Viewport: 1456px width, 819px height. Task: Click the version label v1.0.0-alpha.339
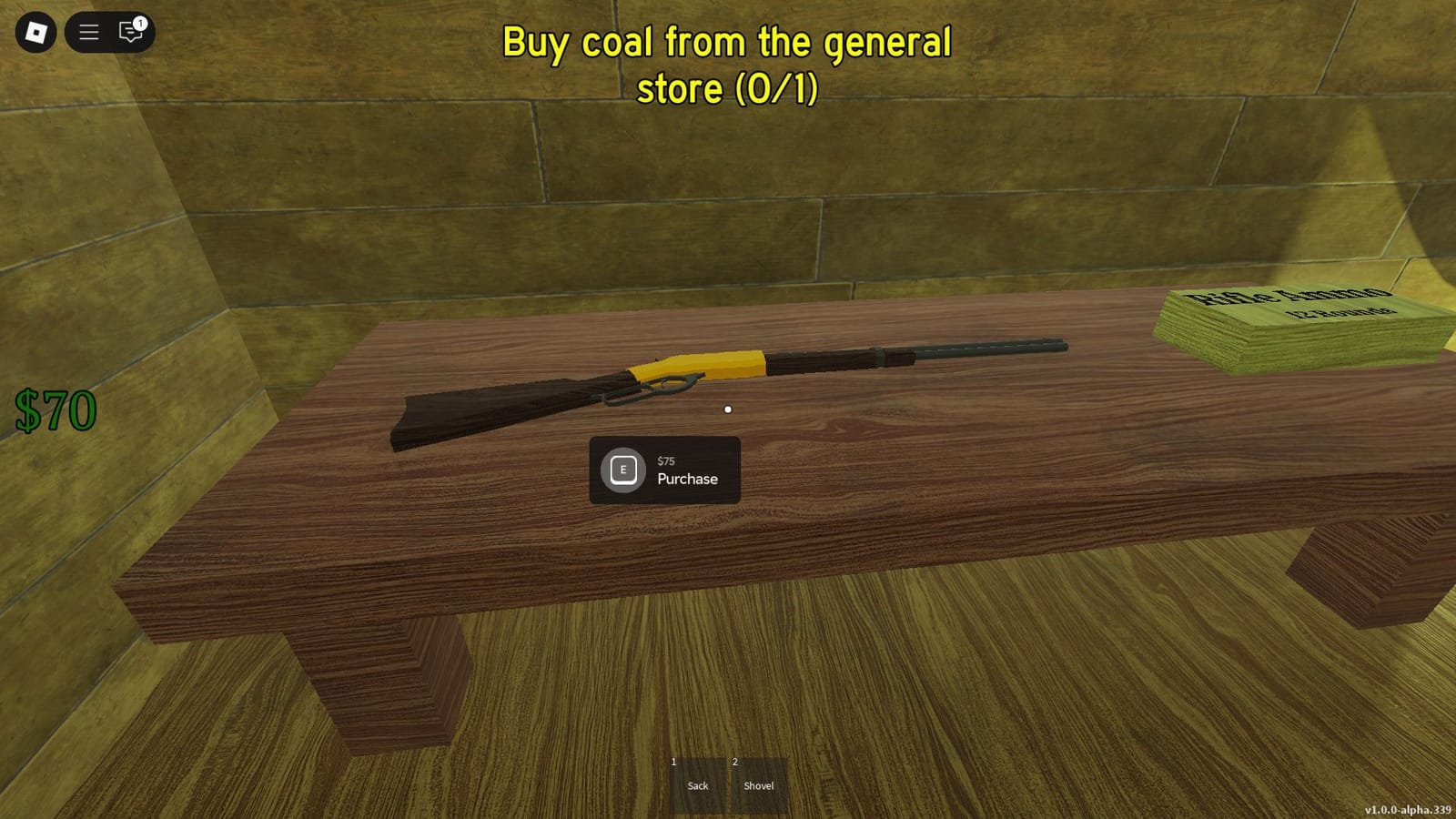[1410, 809]
